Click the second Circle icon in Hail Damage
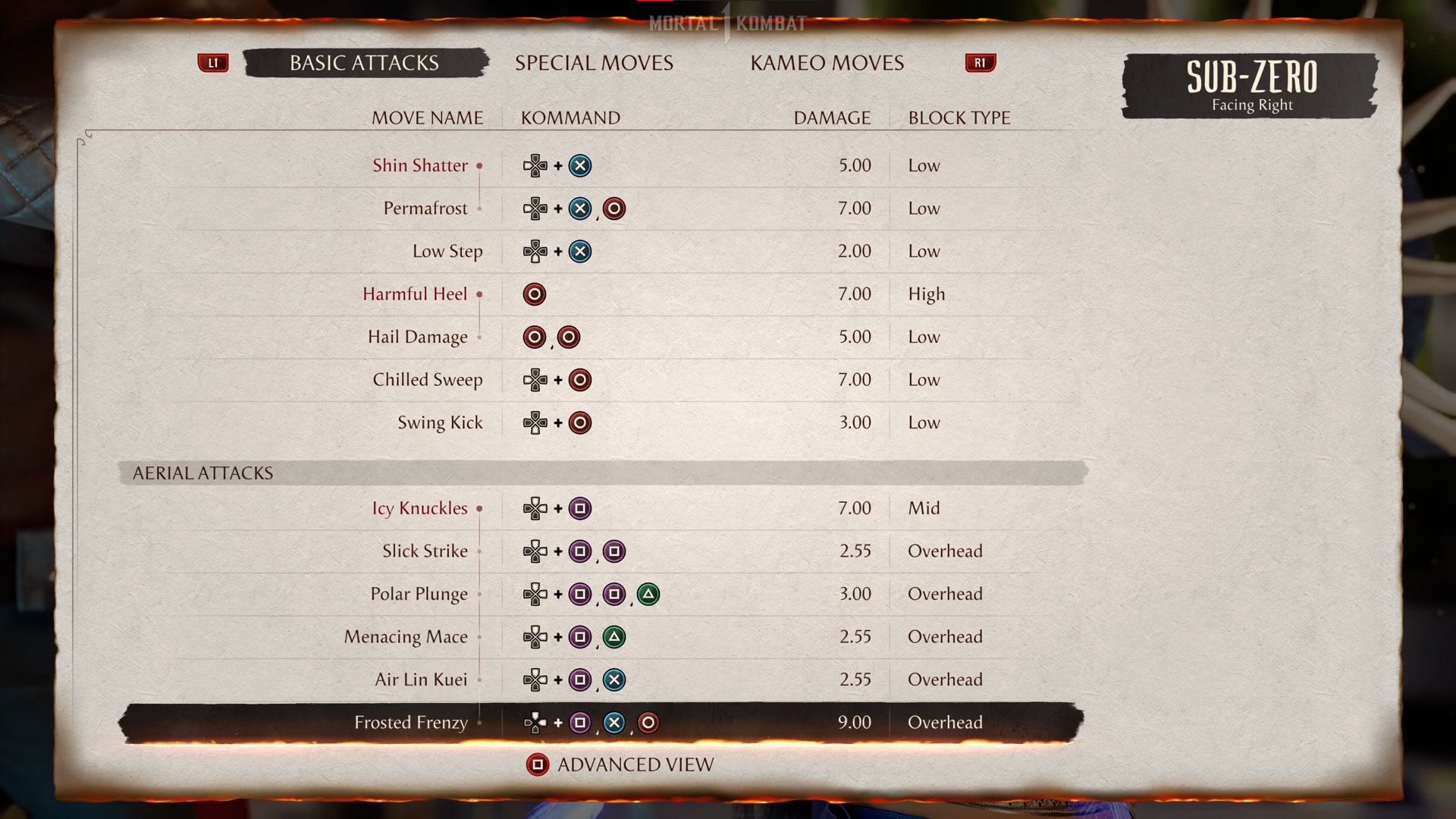The width and height of the screenshot is (1456, 819). pos(569,337)
